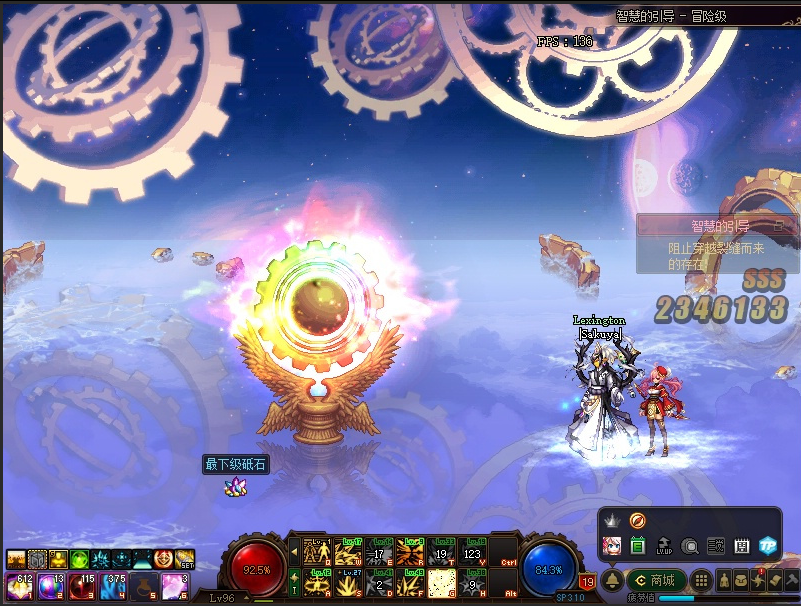Click the orange compass icon

(x=637, y=520)
